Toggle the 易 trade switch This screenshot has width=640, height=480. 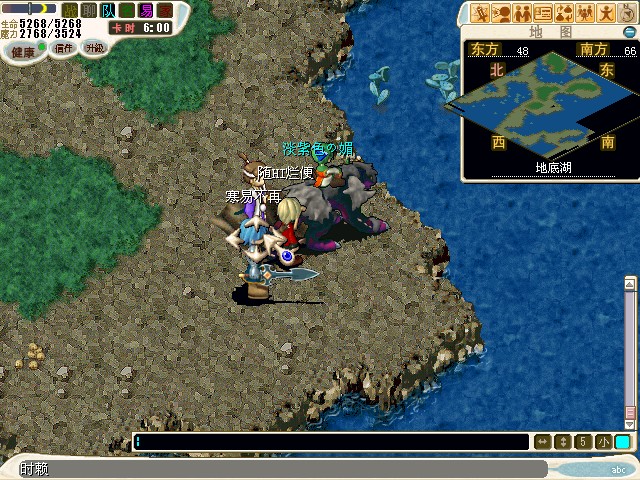[146, 10]
